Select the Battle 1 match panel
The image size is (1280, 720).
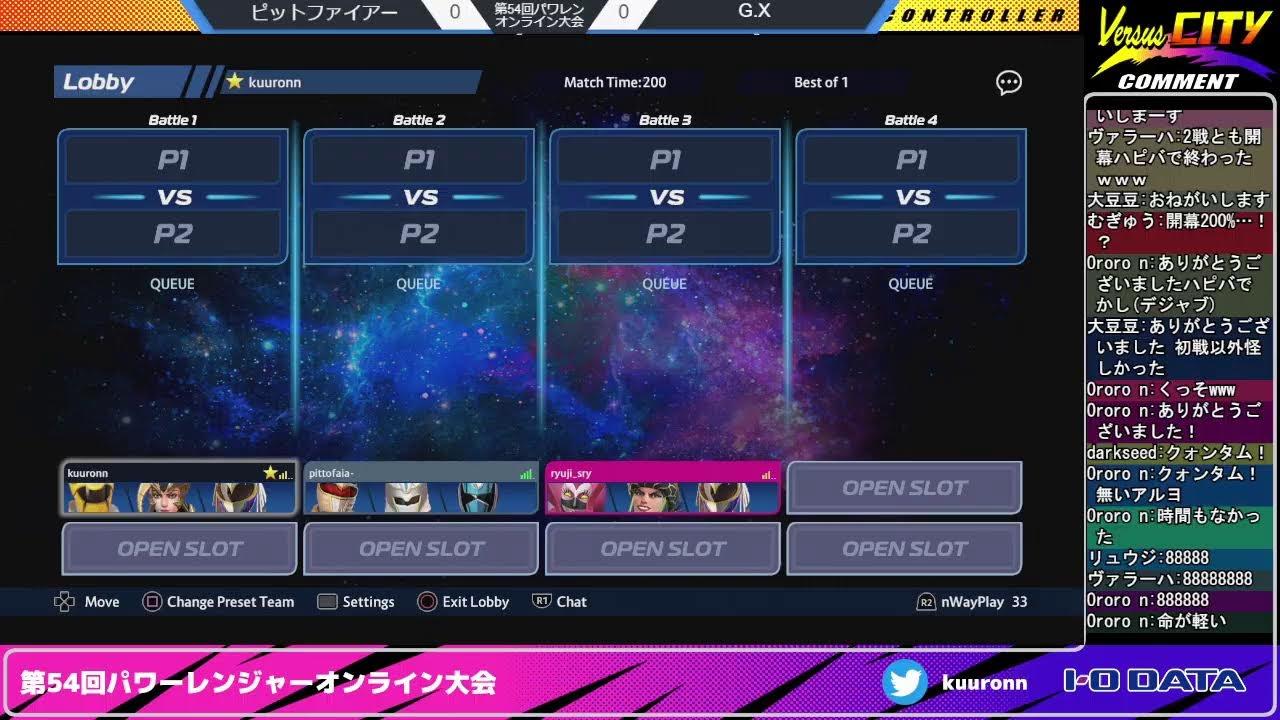[173, 197]
